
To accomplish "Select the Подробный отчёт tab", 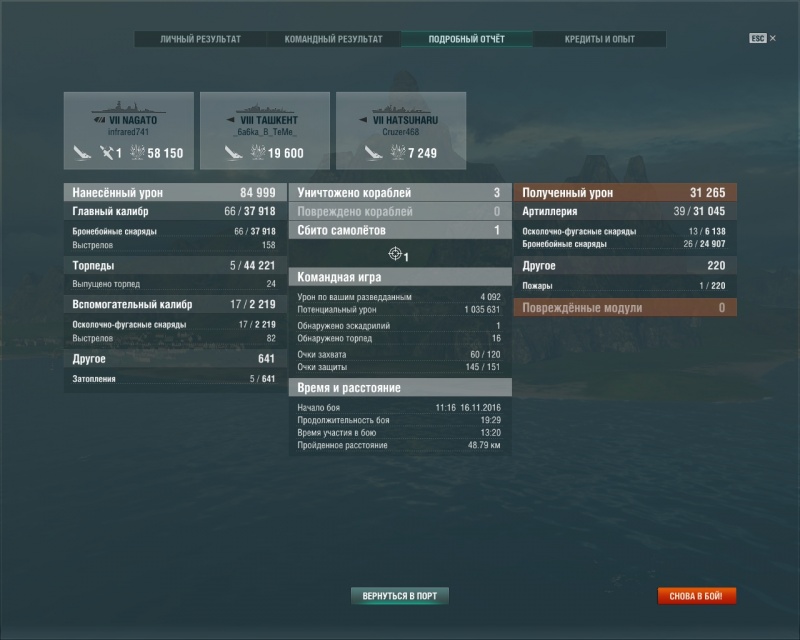I will tap(467, 39).
